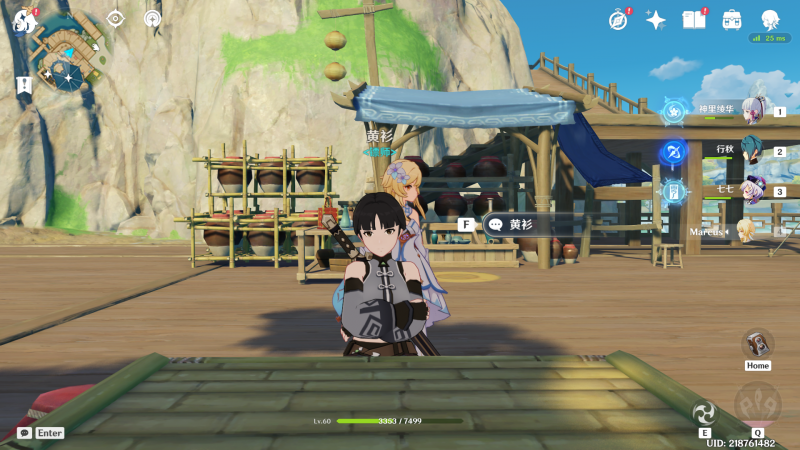Image resolution: width=800 pixels, height=450 pixels.
Task: Activate the anemo elemental skill
Action: (705, 411)
